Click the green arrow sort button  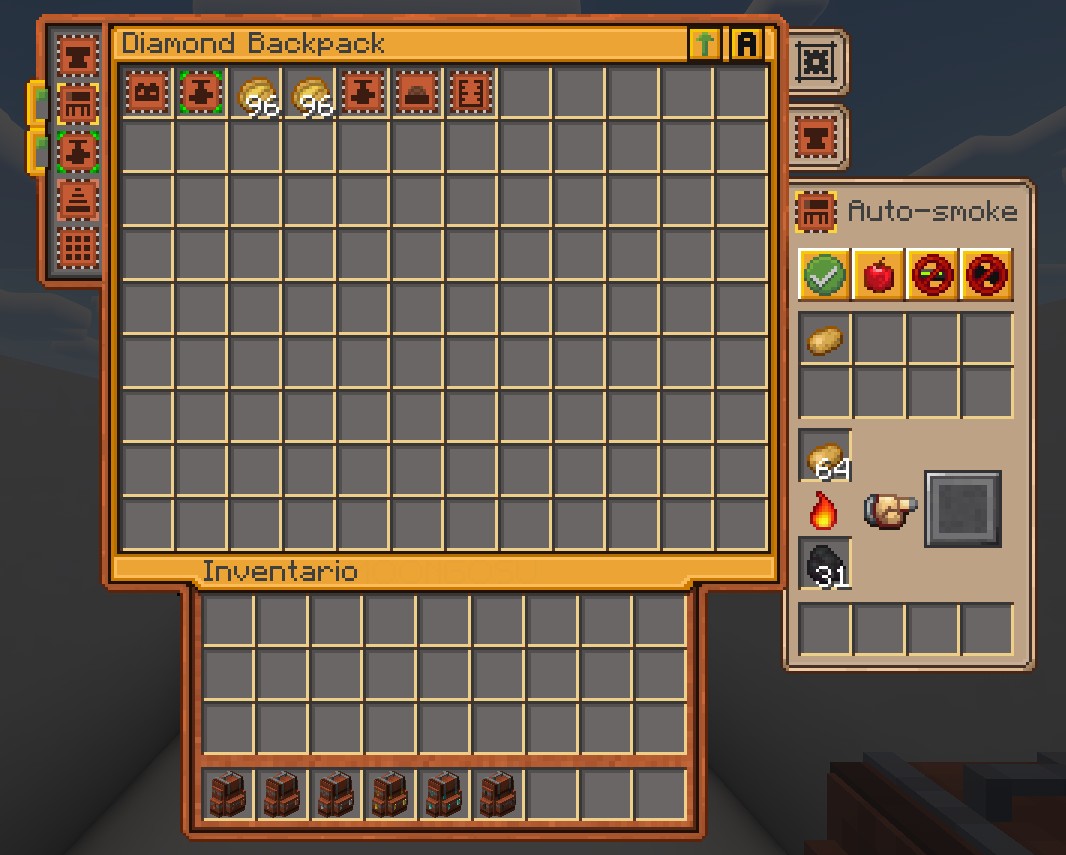pyautogui.click(x=704, y=44)
